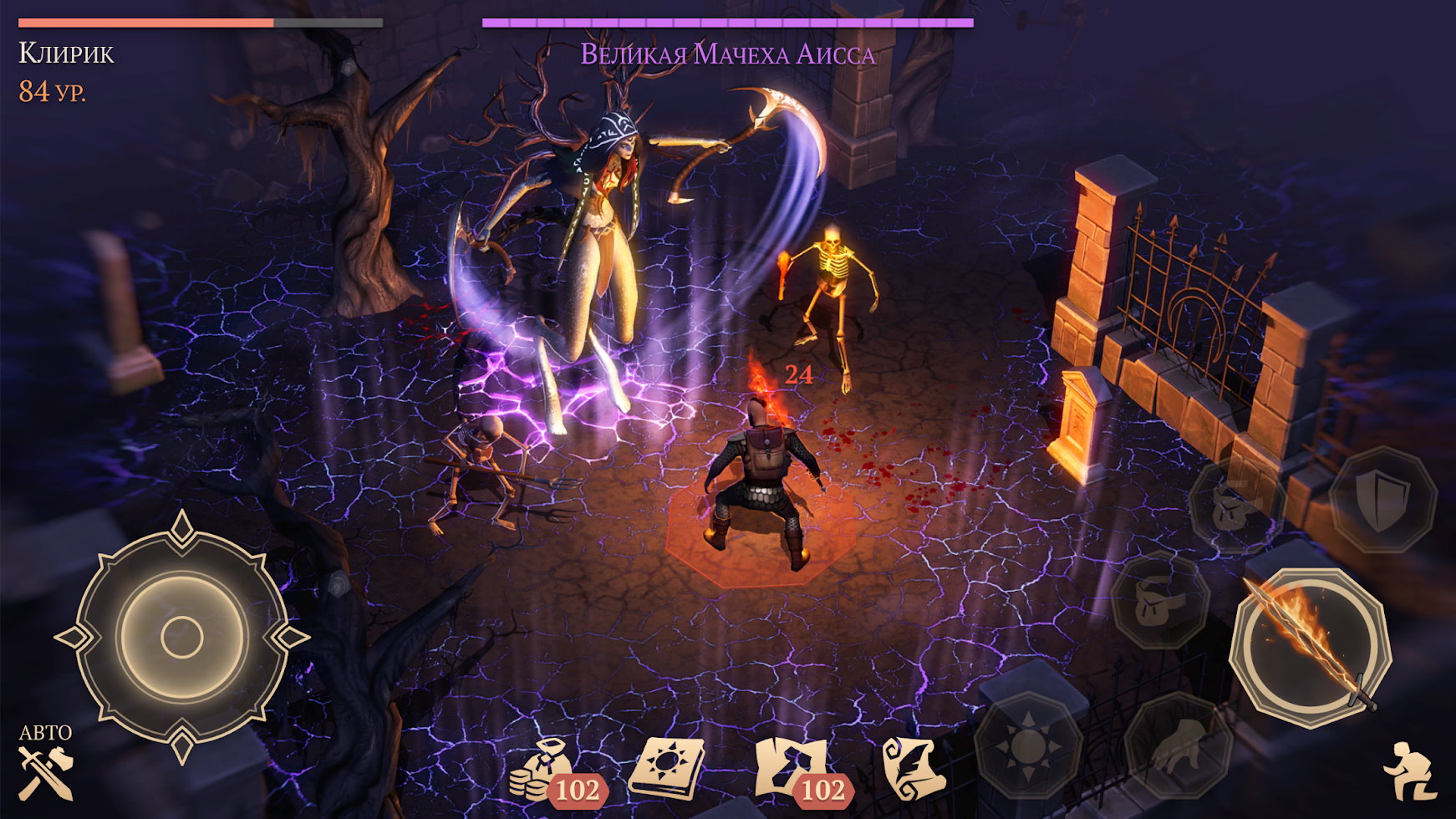This screenshot has height=819, width=1456.
Task: Tap the virtual joystick center
Action: [x=181, y=638]
